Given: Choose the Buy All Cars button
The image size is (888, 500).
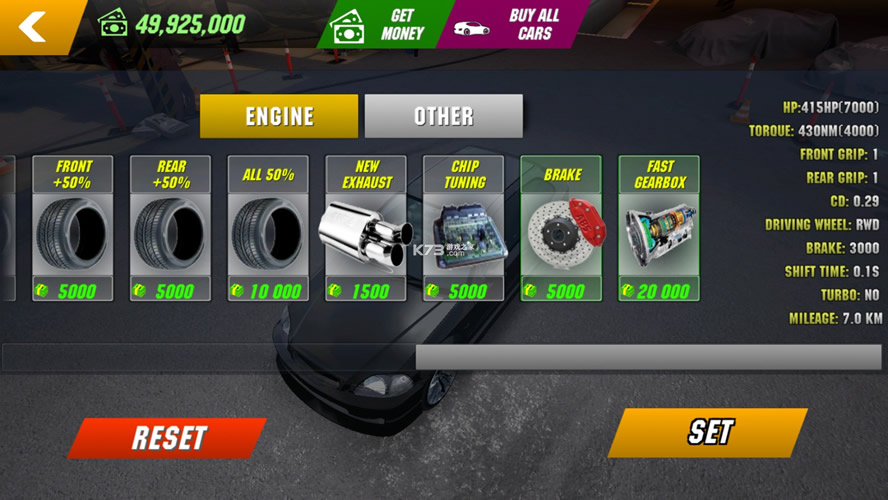Looking at the screenshot, I should click(517, 25).
